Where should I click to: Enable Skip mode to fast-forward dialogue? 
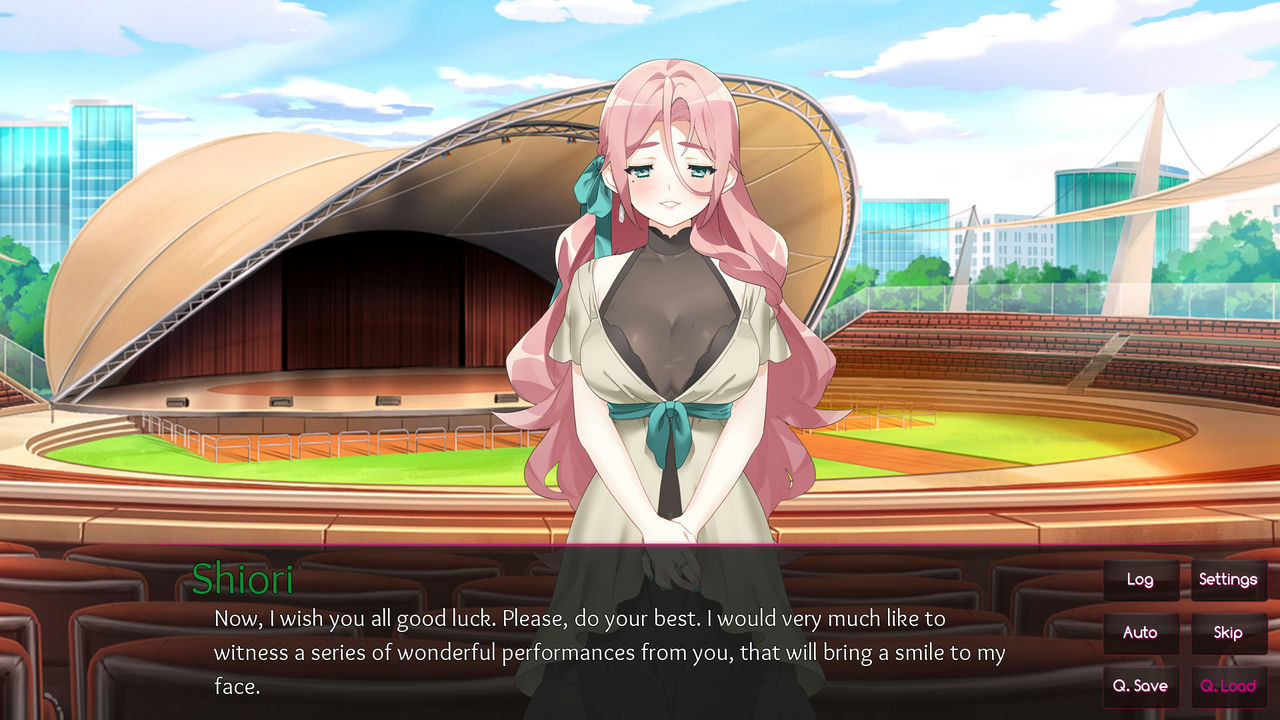point(1228,632)
